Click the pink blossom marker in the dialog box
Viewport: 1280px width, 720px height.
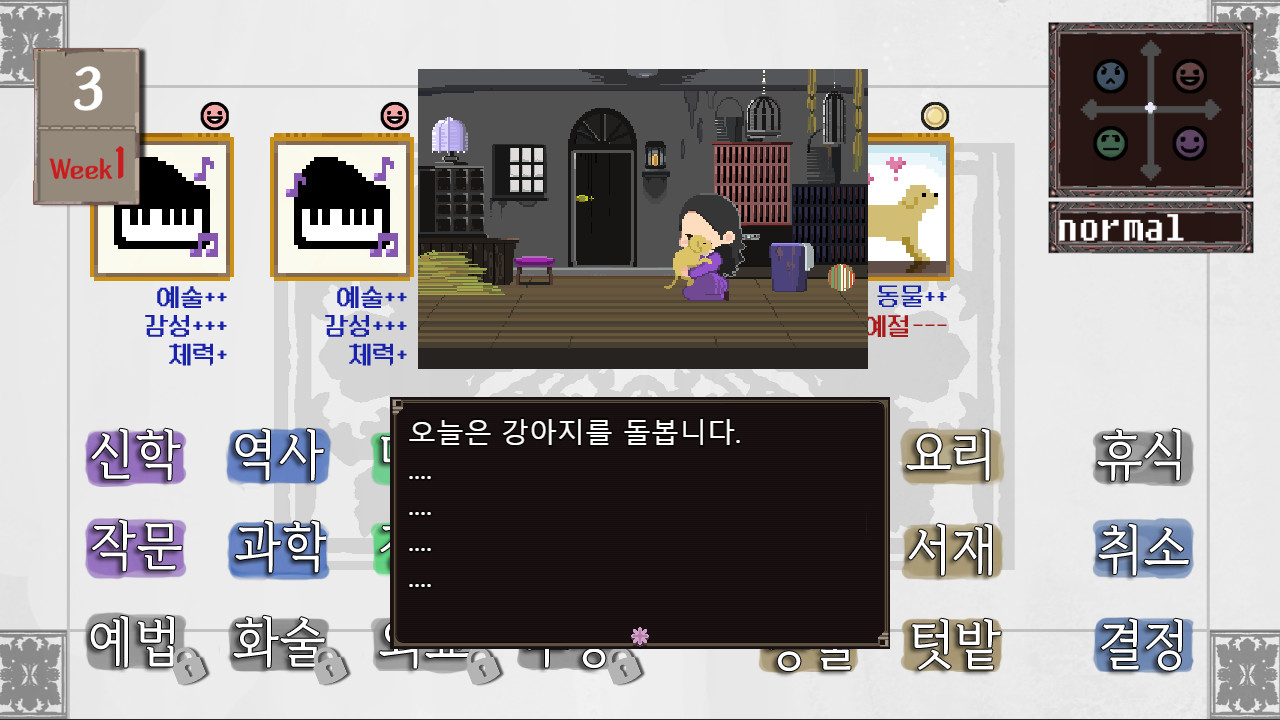point(638,634)
